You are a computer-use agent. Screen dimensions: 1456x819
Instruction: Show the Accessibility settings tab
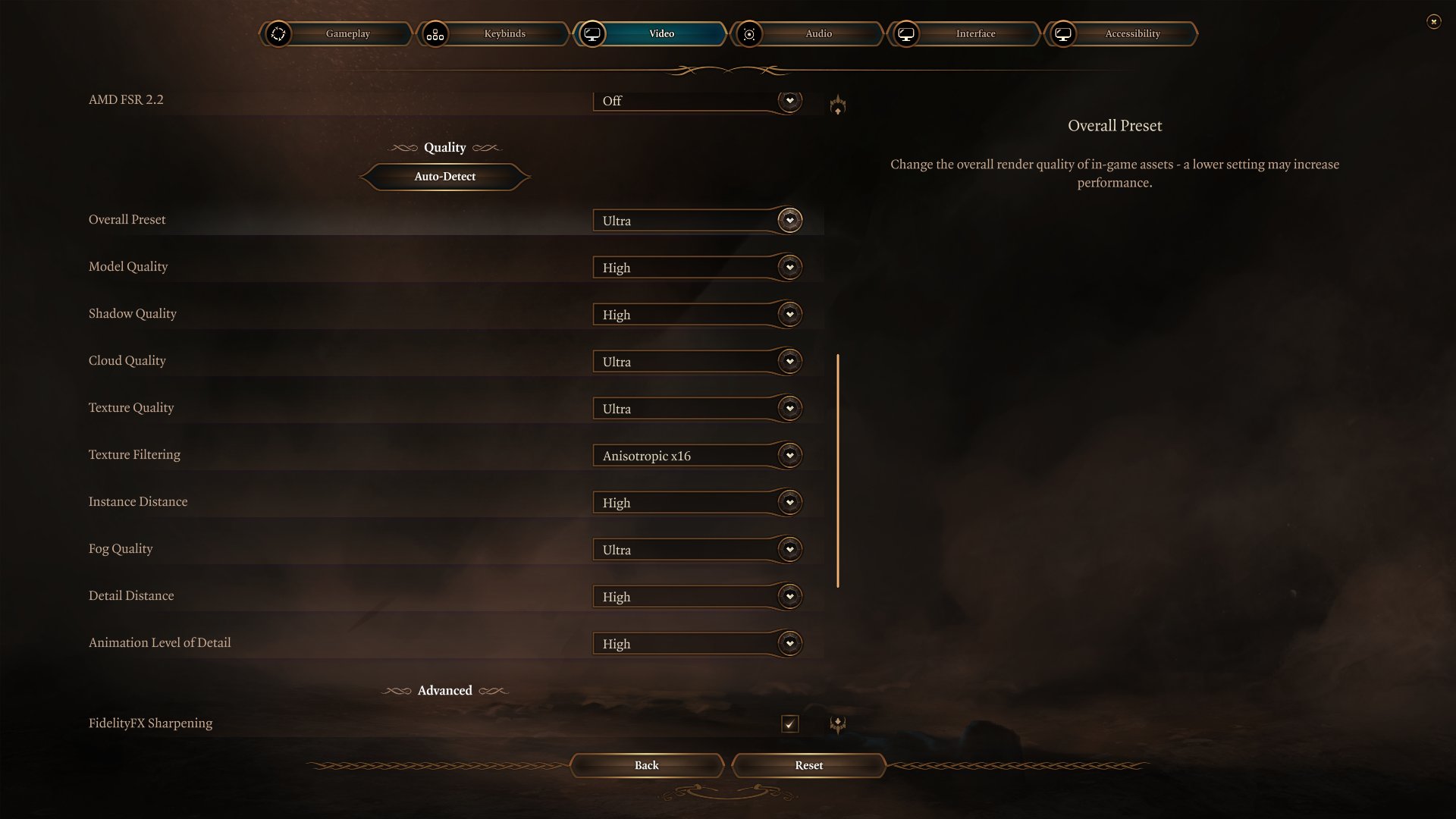click(x=1132, y=33)
